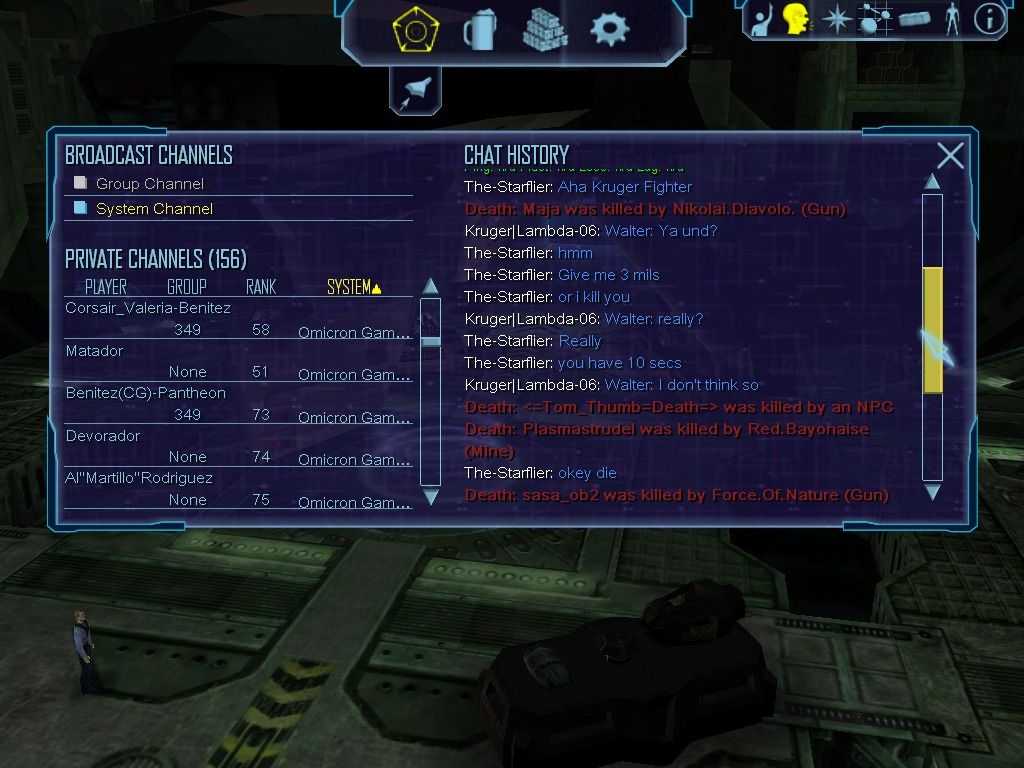
Task: Select the System Channel broadcast option
Action: tap(154, 209)
